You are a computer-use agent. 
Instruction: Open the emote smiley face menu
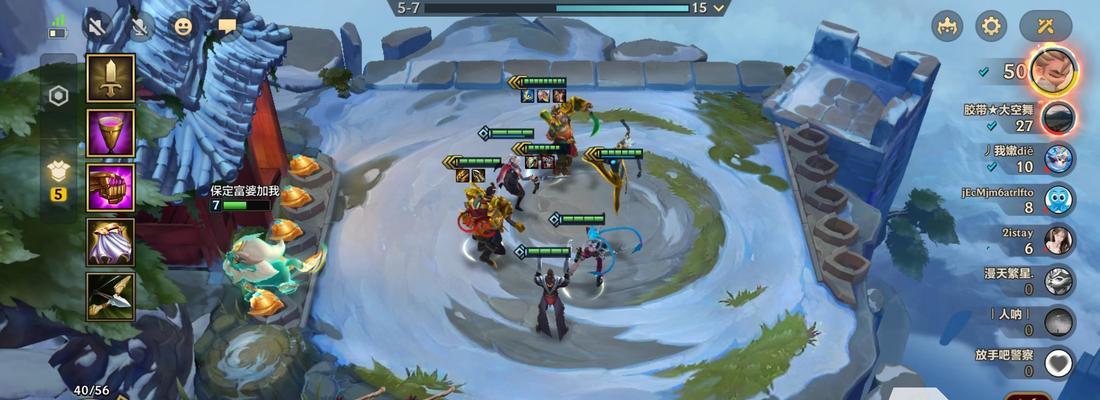coord(183,27)
